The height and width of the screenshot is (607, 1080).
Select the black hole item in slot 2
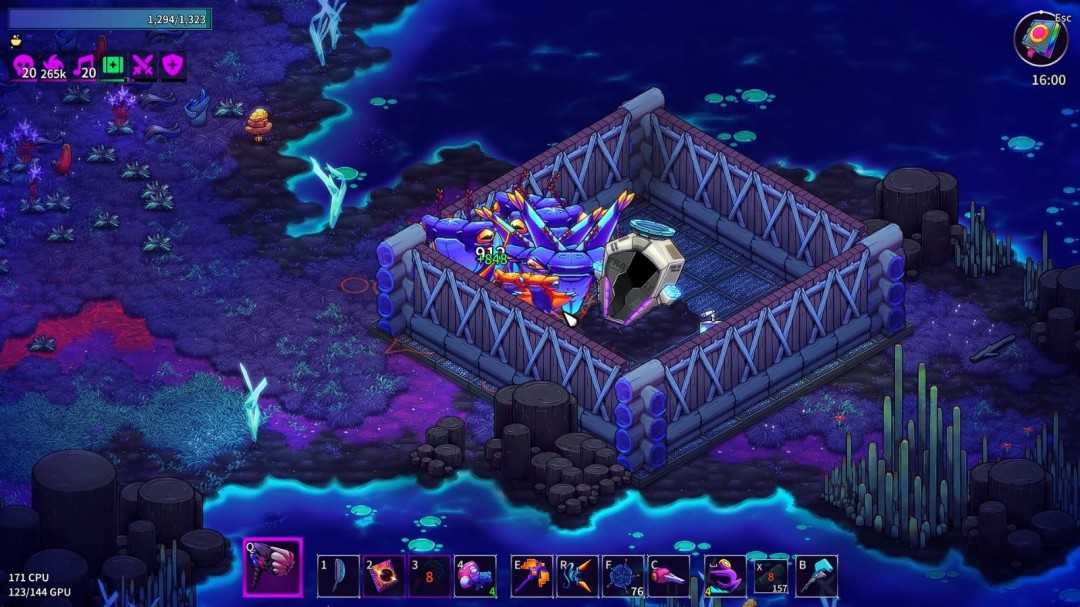coord(384,576)
